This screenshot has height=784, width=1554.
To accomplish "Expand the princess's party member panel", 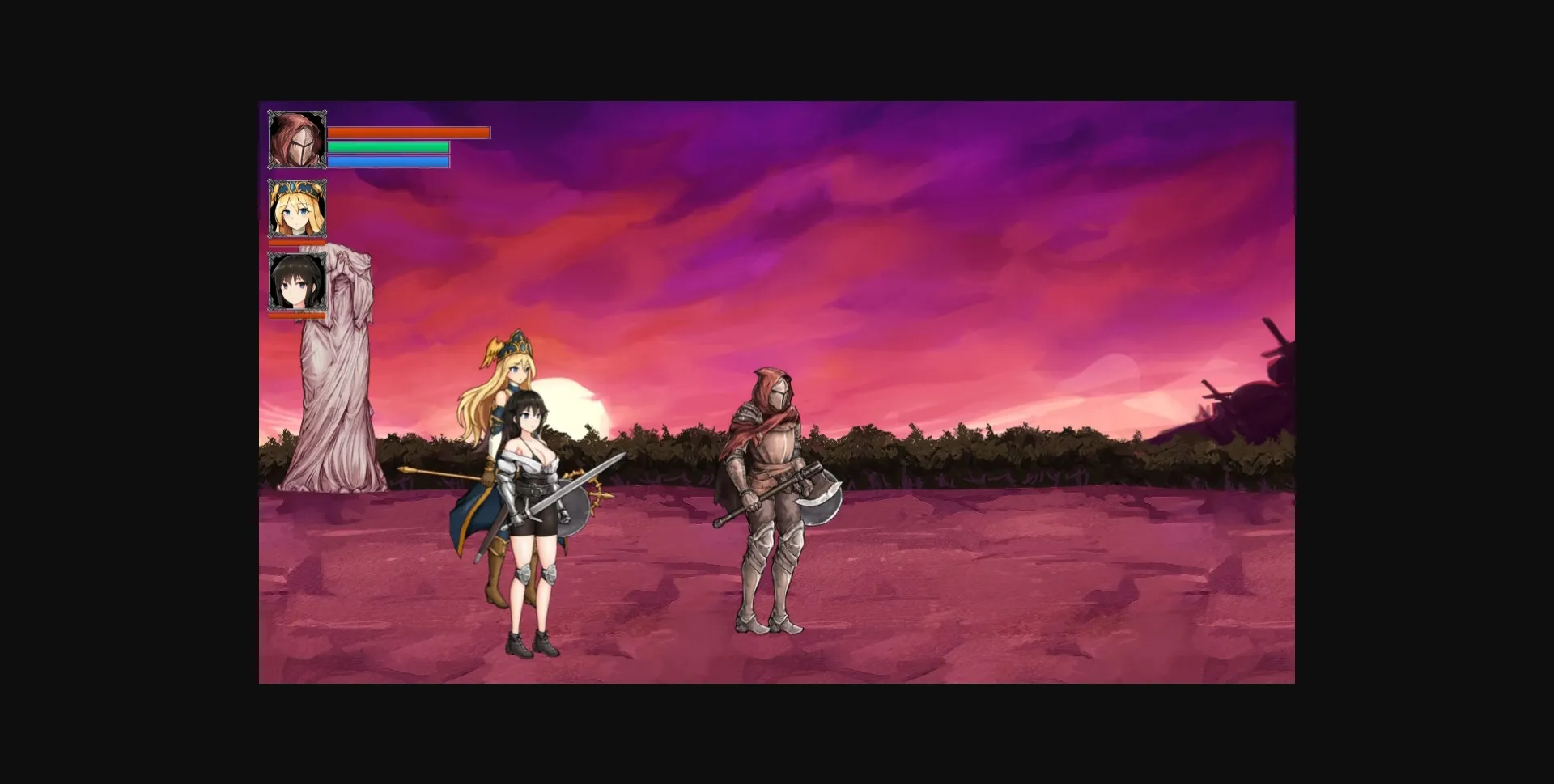I will pyautogui.click(x=298, y=209).
